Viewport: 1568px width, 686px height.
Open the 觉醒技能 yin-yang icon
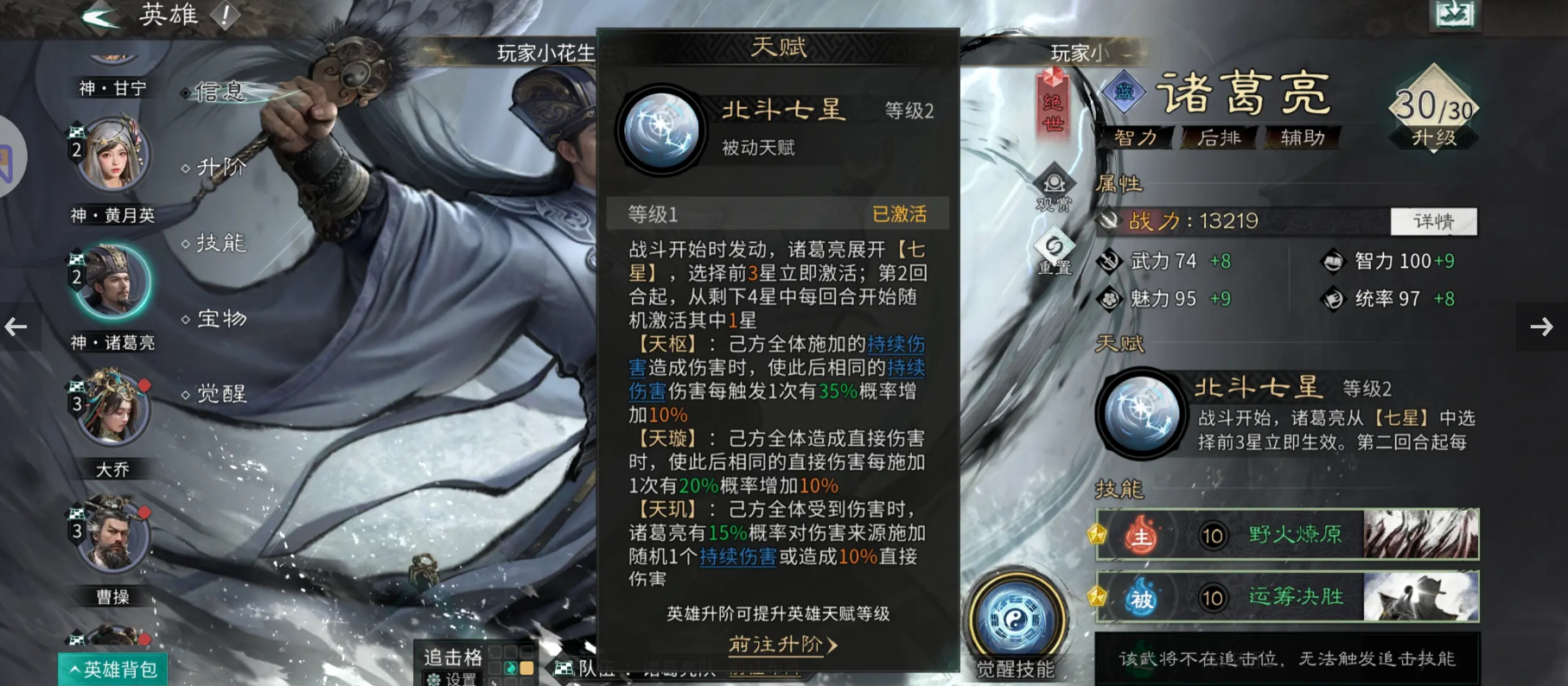[1018, 615]
